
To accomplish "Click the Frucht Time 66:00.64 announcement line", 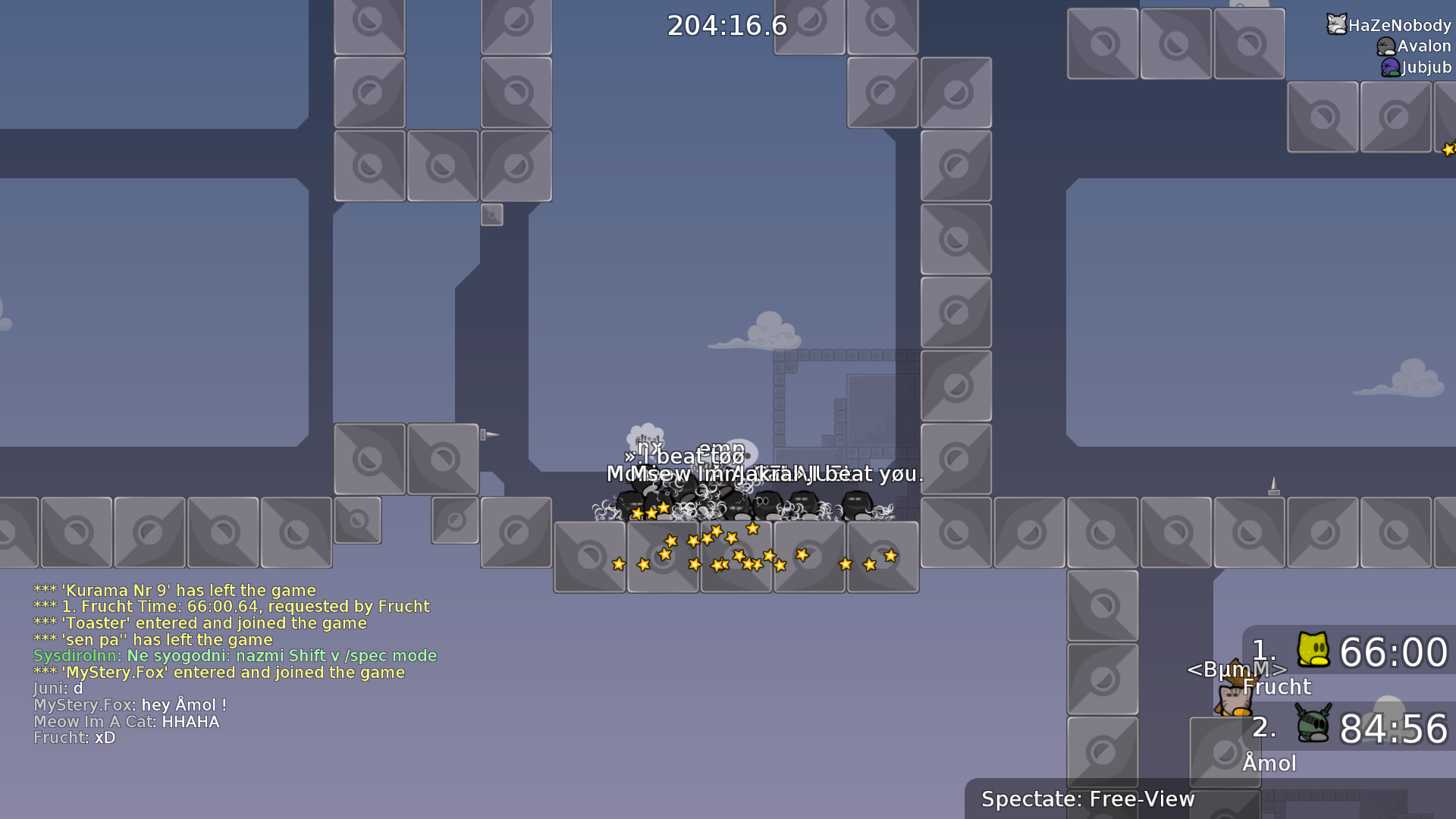I will (231, 606).
